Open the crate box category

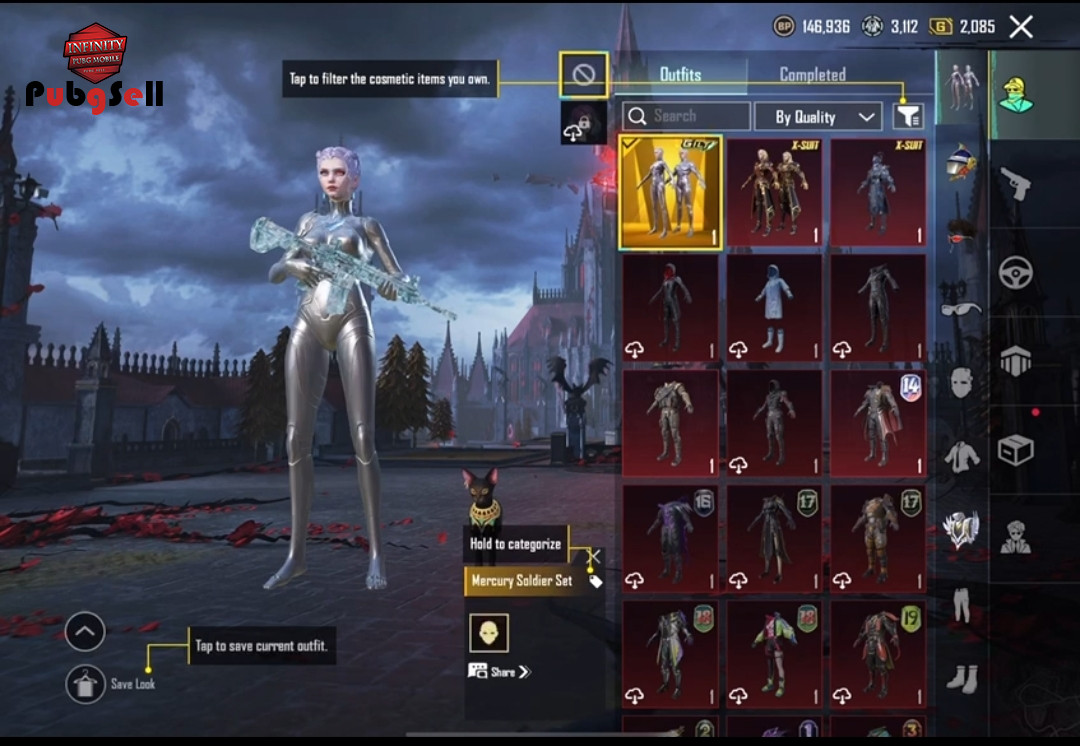click(x=1016, y=451)
